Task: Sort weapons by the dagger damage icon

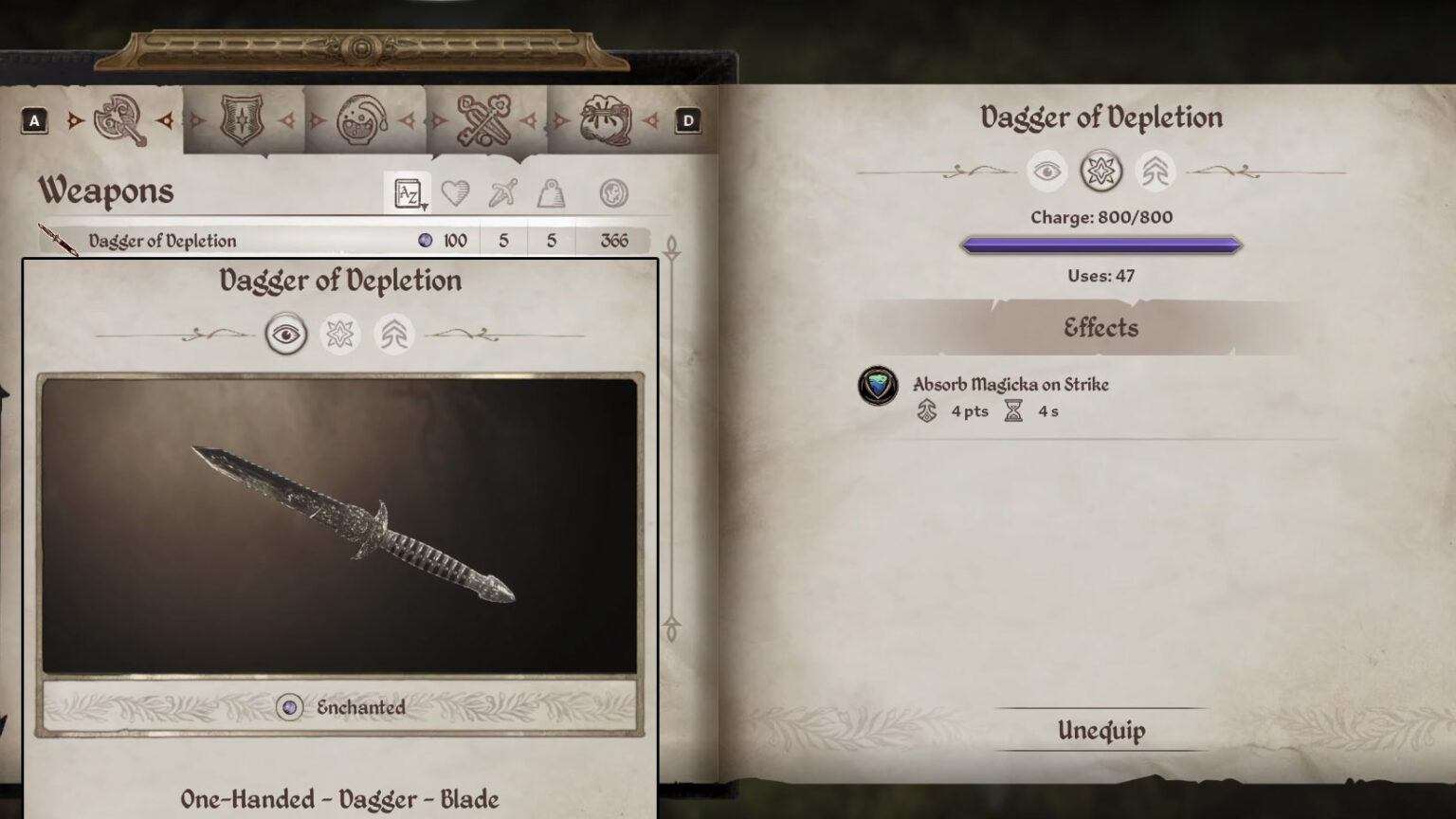Action: click(504, 191)
